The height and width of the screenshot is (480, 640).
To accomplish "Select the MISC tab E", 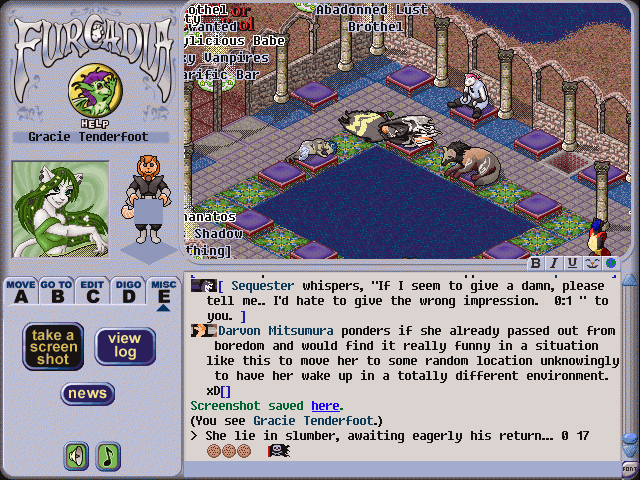I will tap(163, 291).
